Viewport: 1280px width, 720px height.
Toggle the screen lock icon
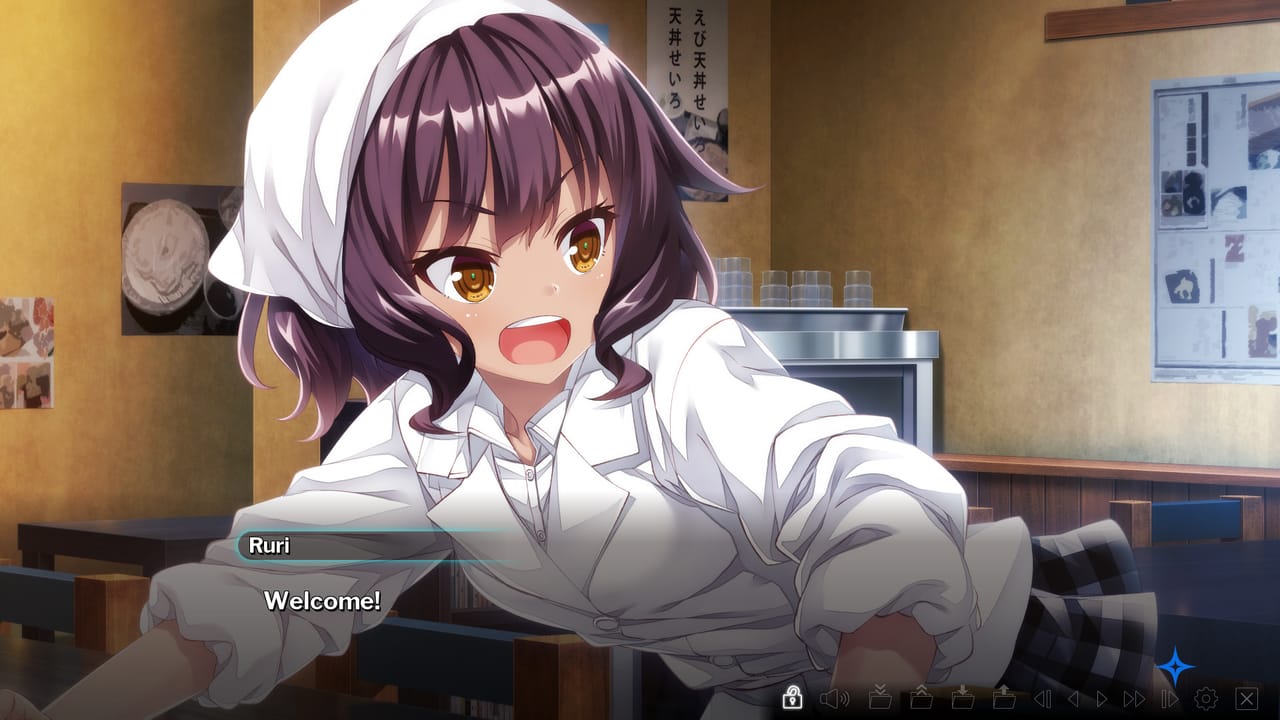tap(792, 700)
